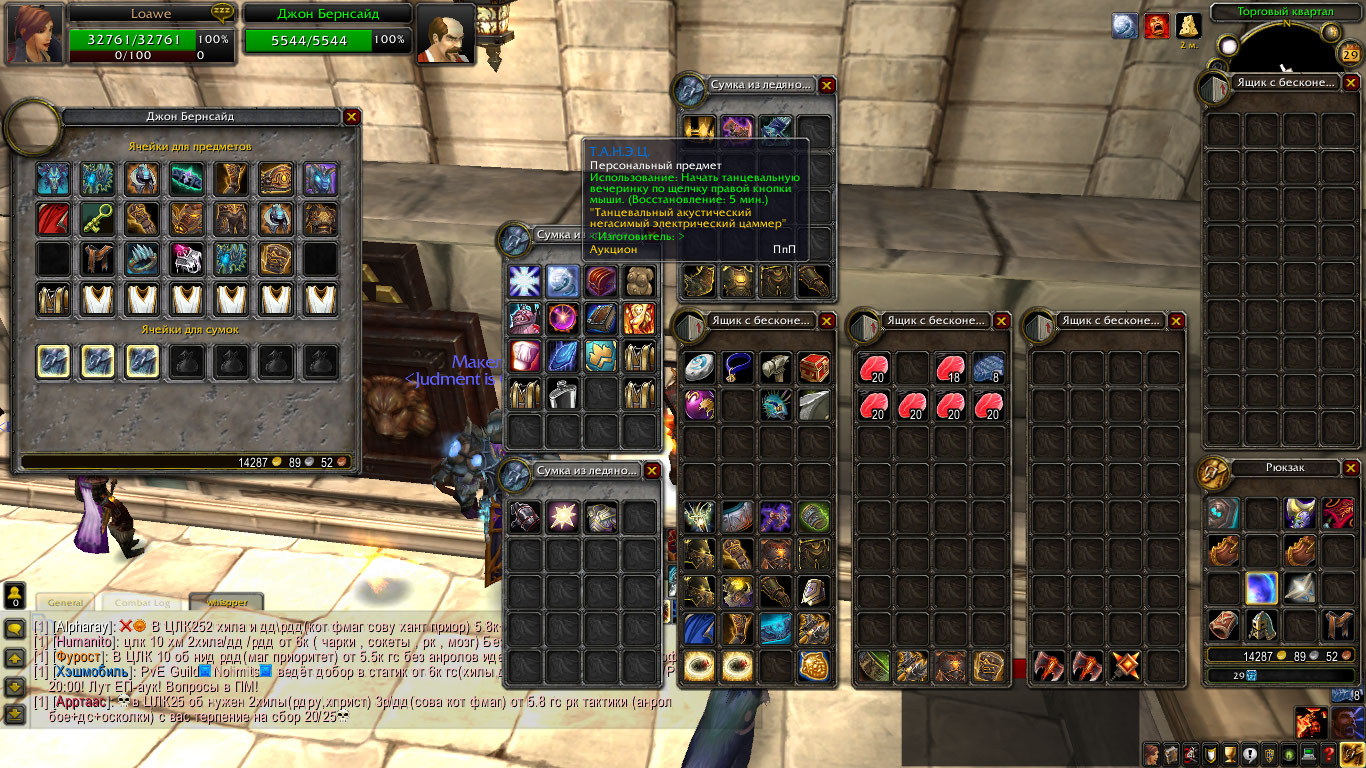Open the Combat Log tab
1366x768 pixels.
pyautogui.click(x=141, y=603)
